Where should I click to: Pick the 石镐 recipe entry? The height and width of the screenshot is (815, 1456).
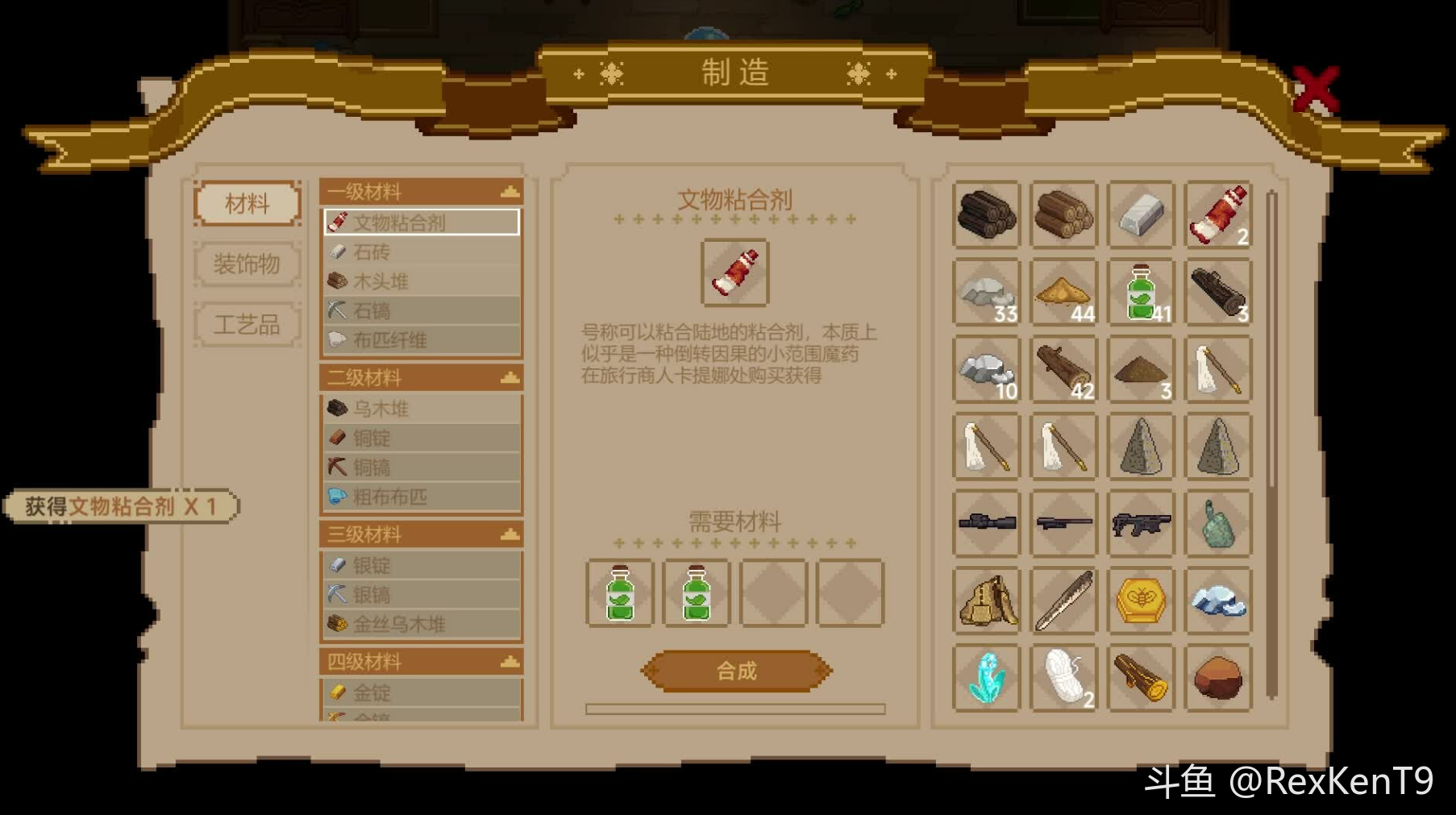421,310
